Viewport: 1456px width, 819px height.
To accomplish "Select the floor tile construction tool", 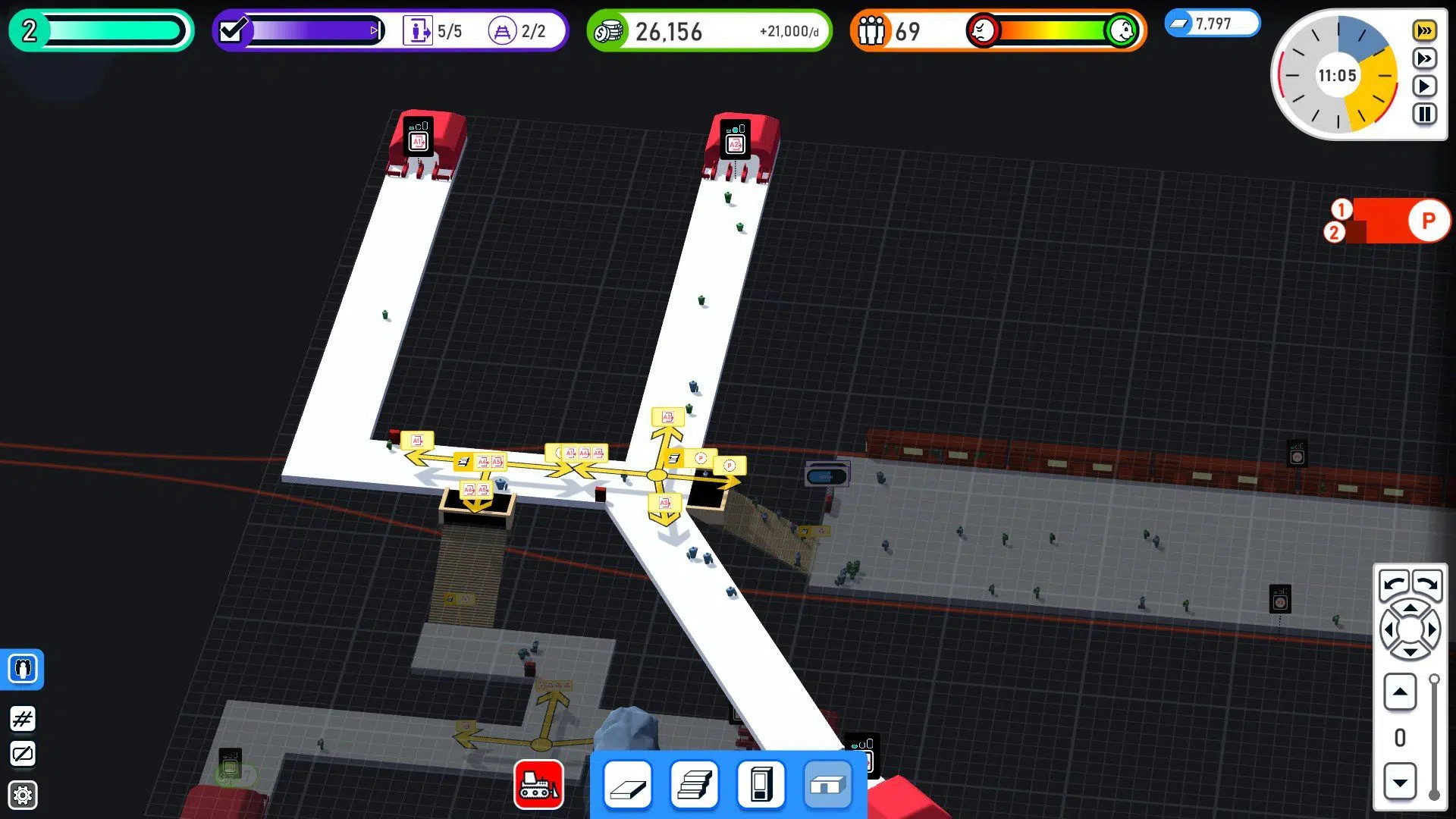I will point(626,784).
